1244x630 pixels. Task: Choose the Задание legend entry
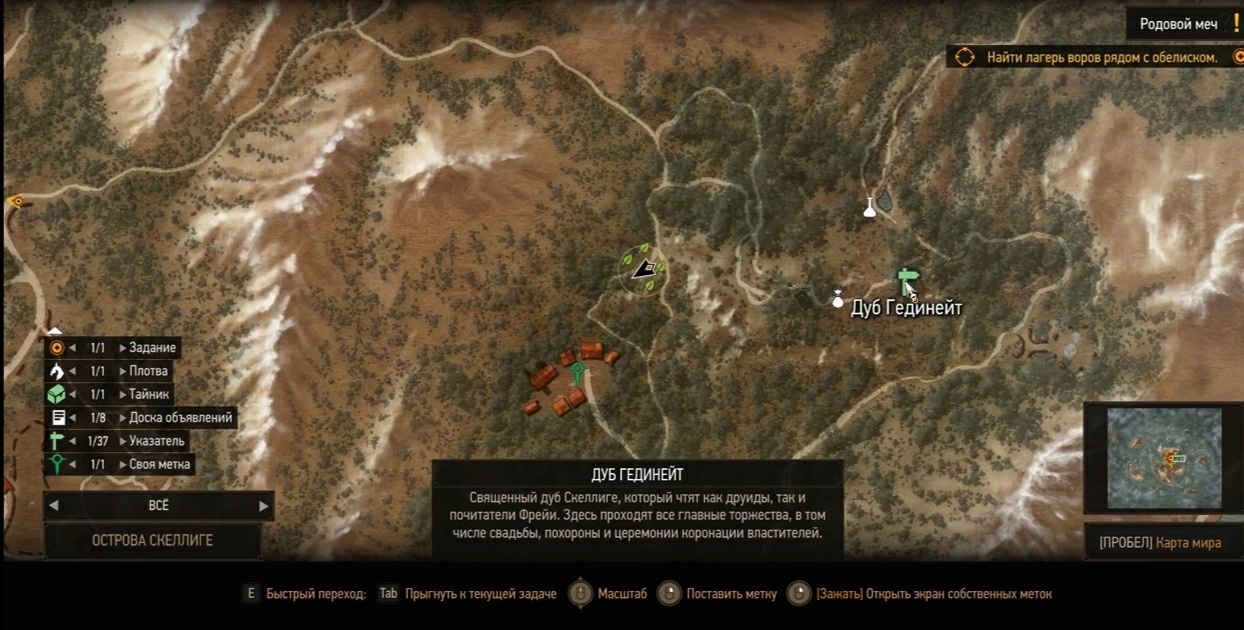click(x=152, y=348)
